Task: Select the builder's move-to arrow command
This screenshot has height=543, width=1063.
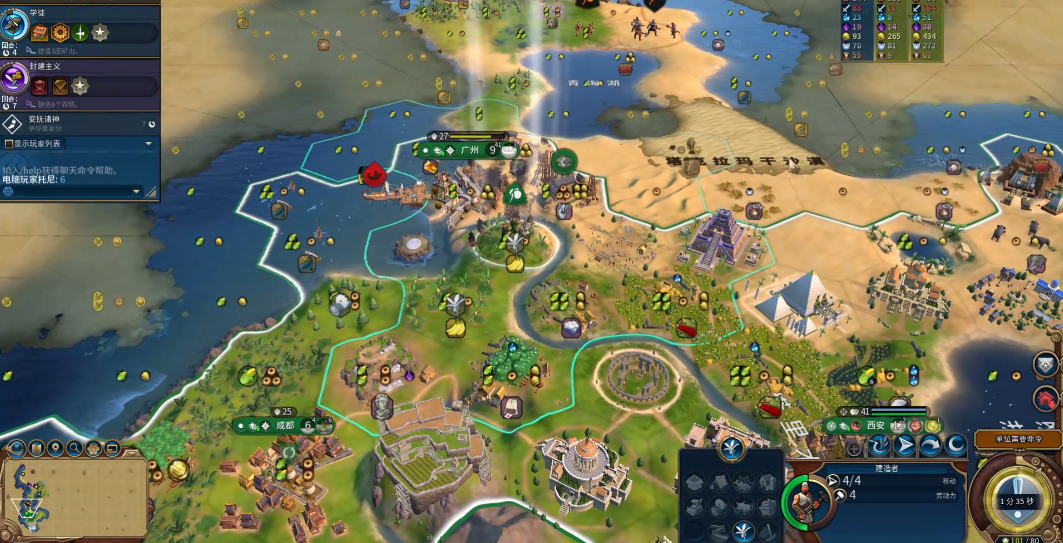Action: (905, 445)
